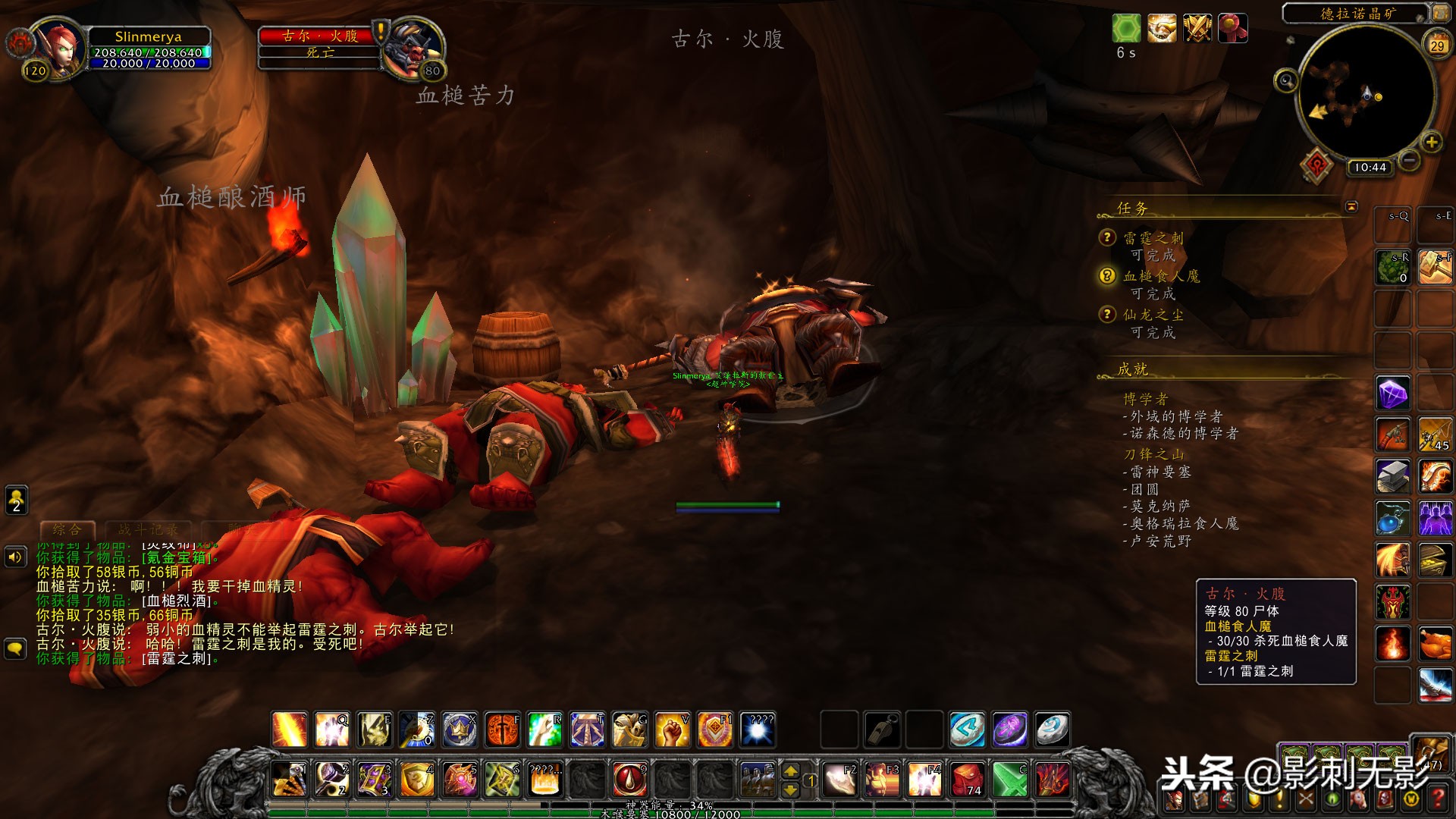
Task: Click the minimap tracking magnifier button
Action: [x=1285, y=80]
